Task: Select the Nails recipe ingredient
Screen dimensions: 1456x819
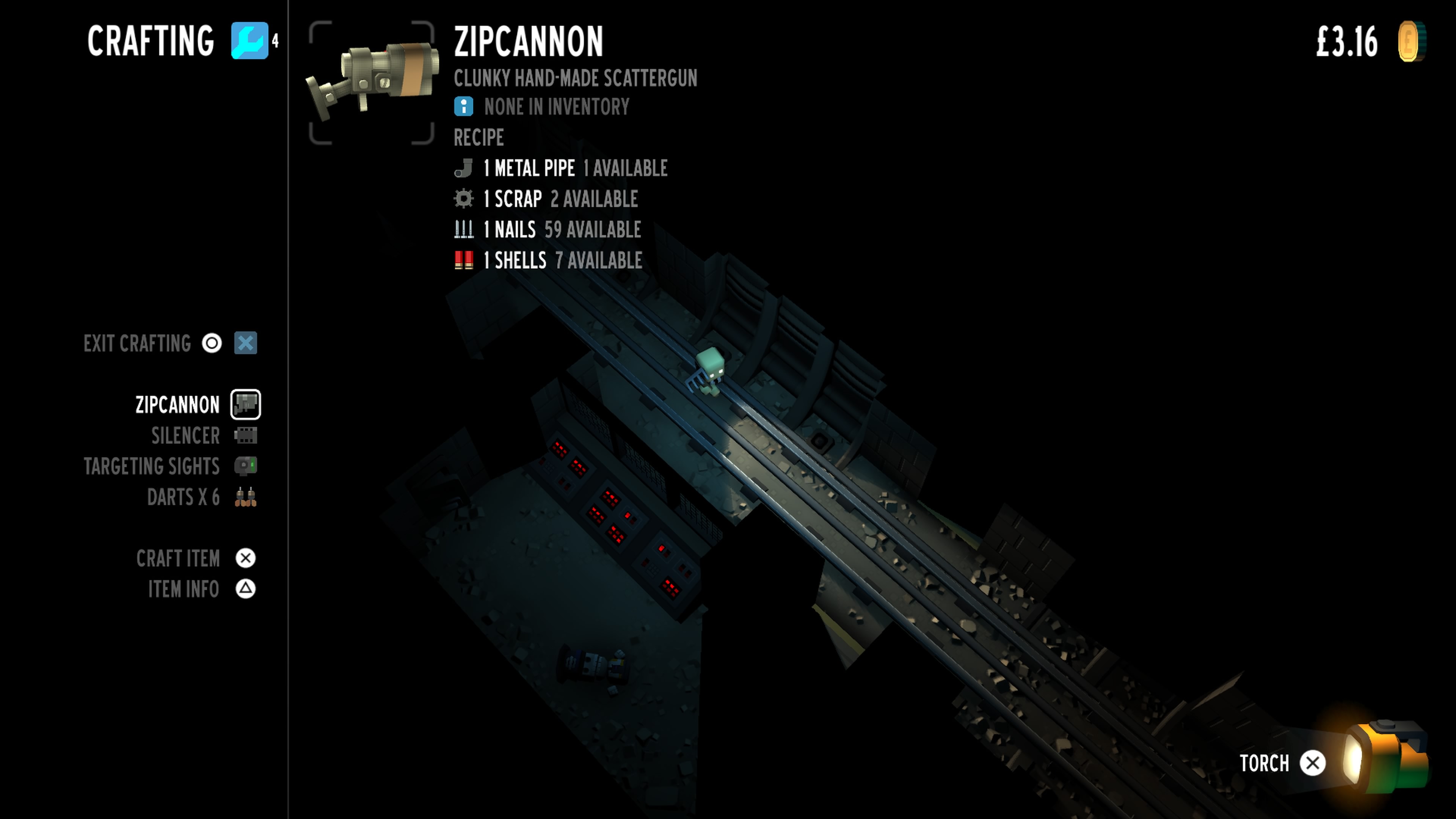Action: 515,229
